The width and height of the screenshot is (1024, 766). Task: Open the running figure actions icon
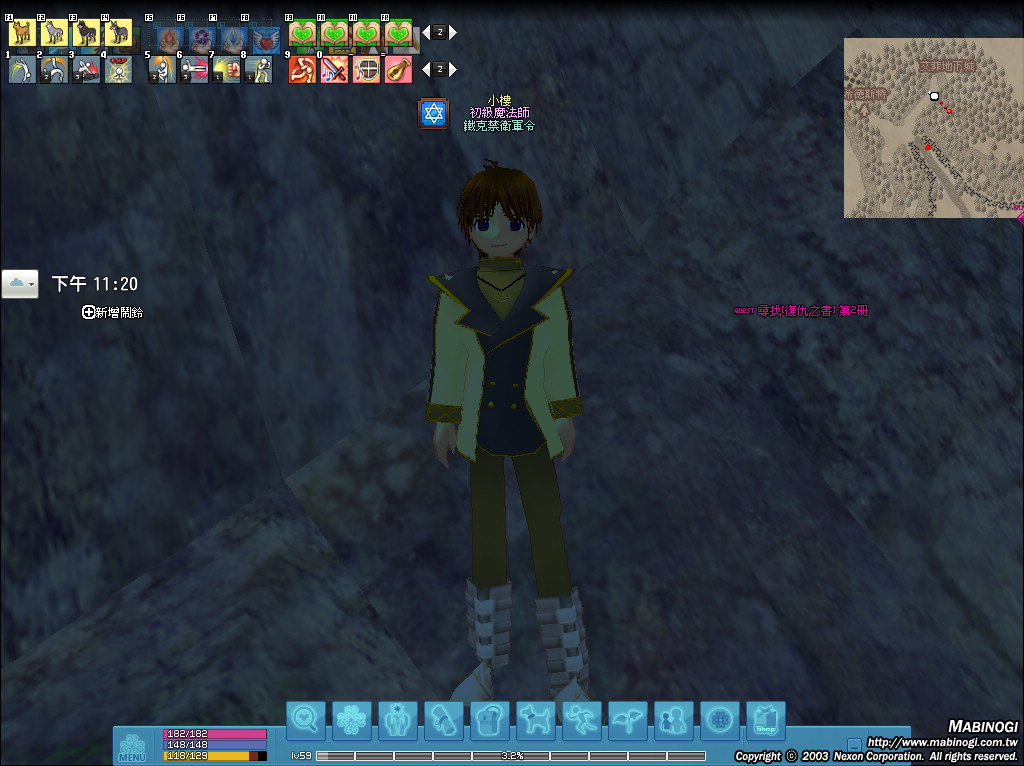click(x=582, y=720)
